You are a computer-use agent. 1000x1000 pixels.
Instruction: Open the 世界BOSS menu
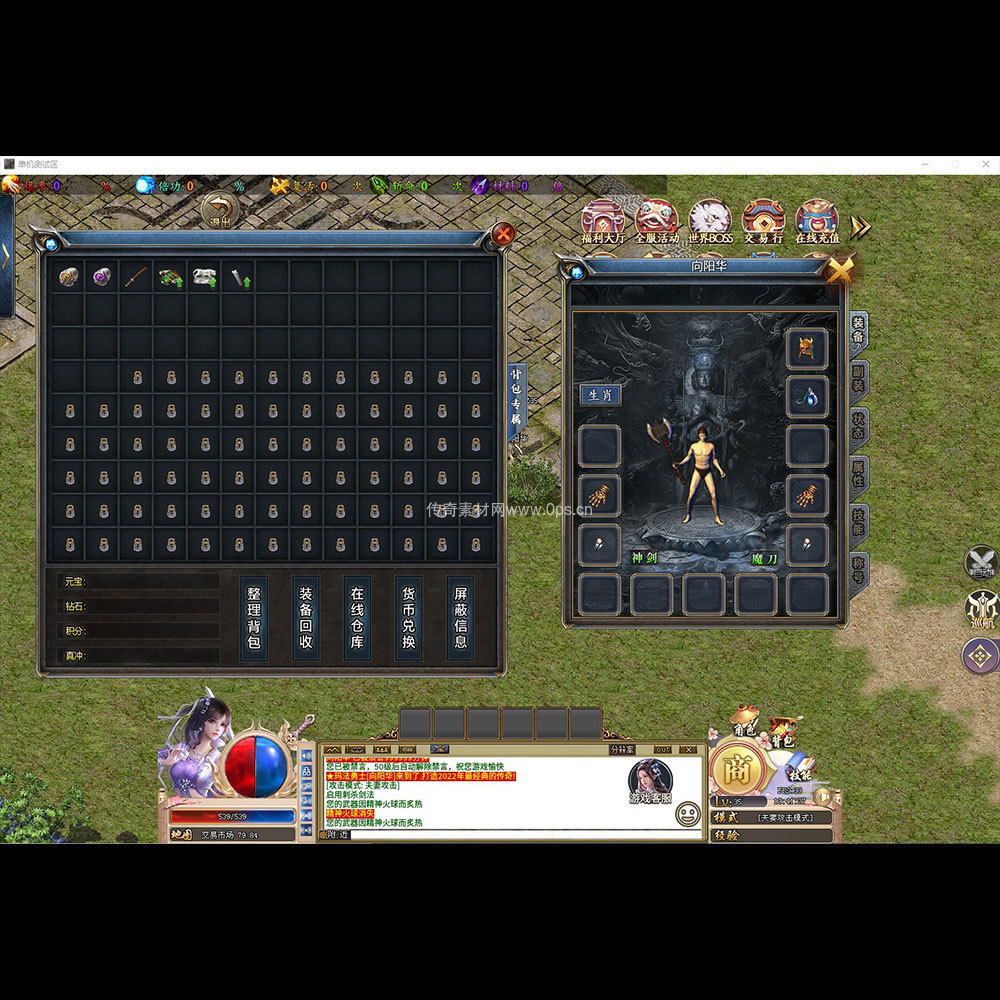(x=710, y=220)
